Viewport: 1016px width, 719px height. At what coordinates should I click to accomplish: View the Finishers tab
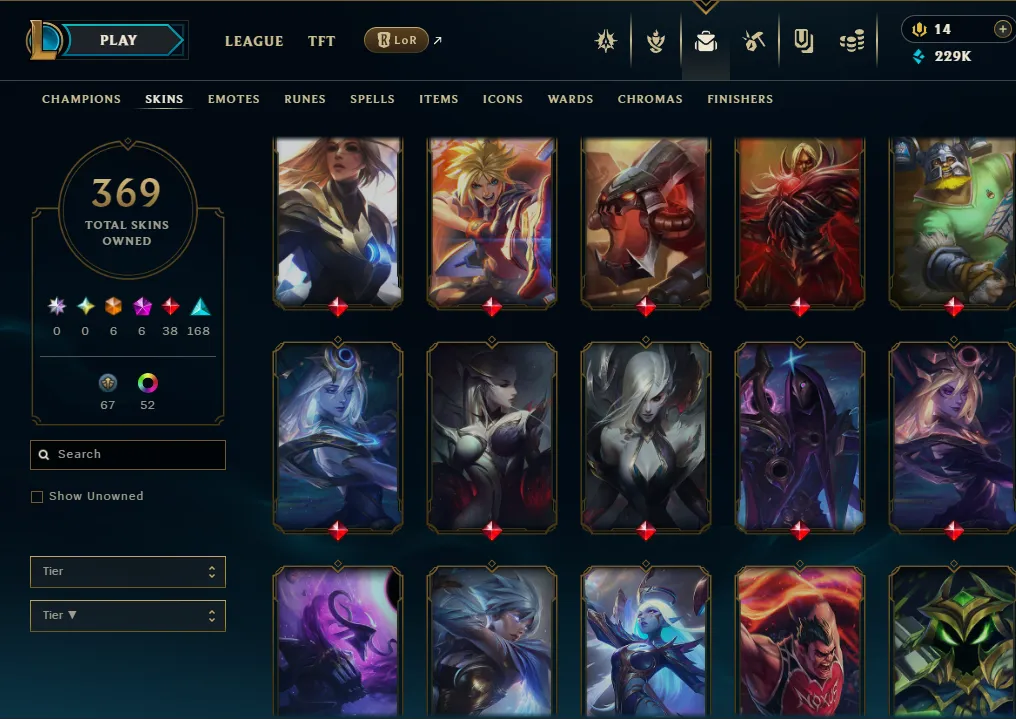pos(740,99)
